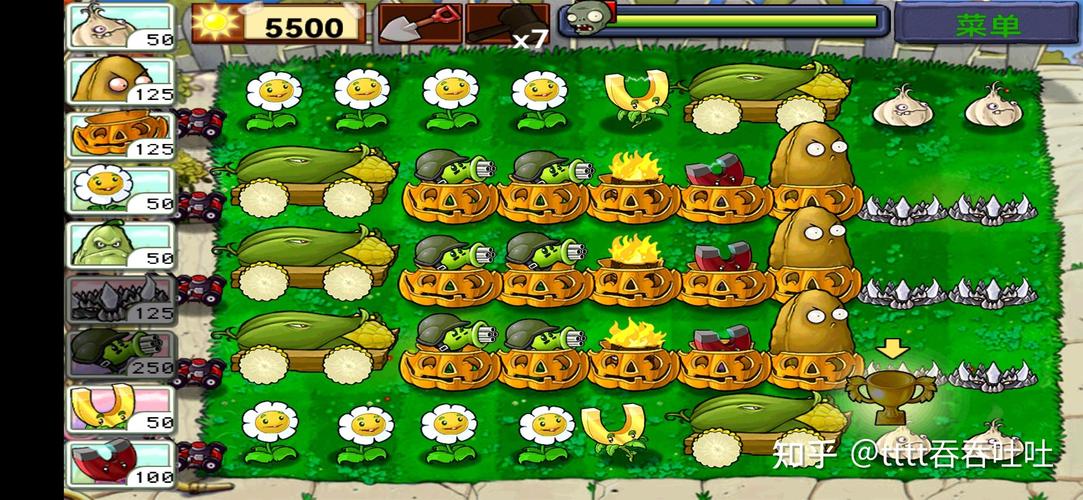1083x500 pixels.
Task: Select the mallet with x7 uses
Action: (507, 24)
